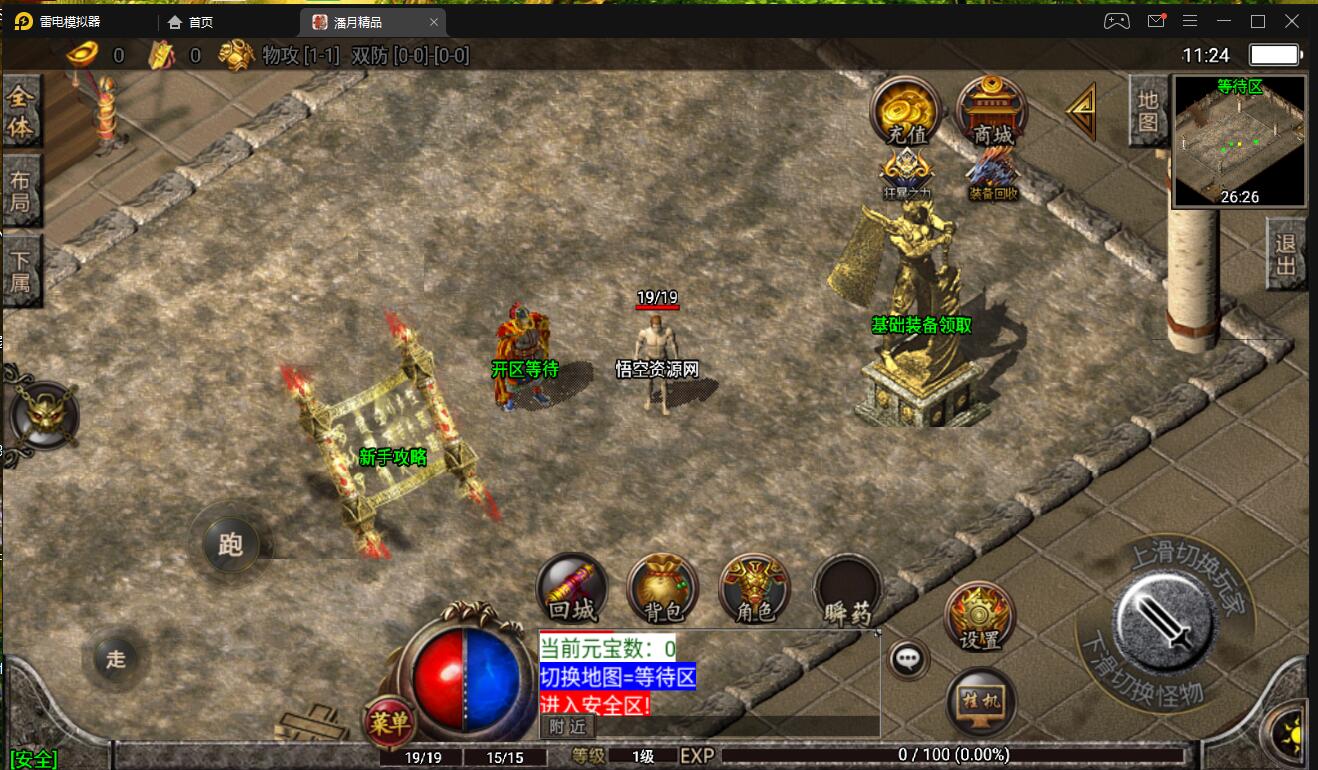1318x770 pixels.
Task: Activate 挂机 auto-battle mode
Action: pos(981,701)
